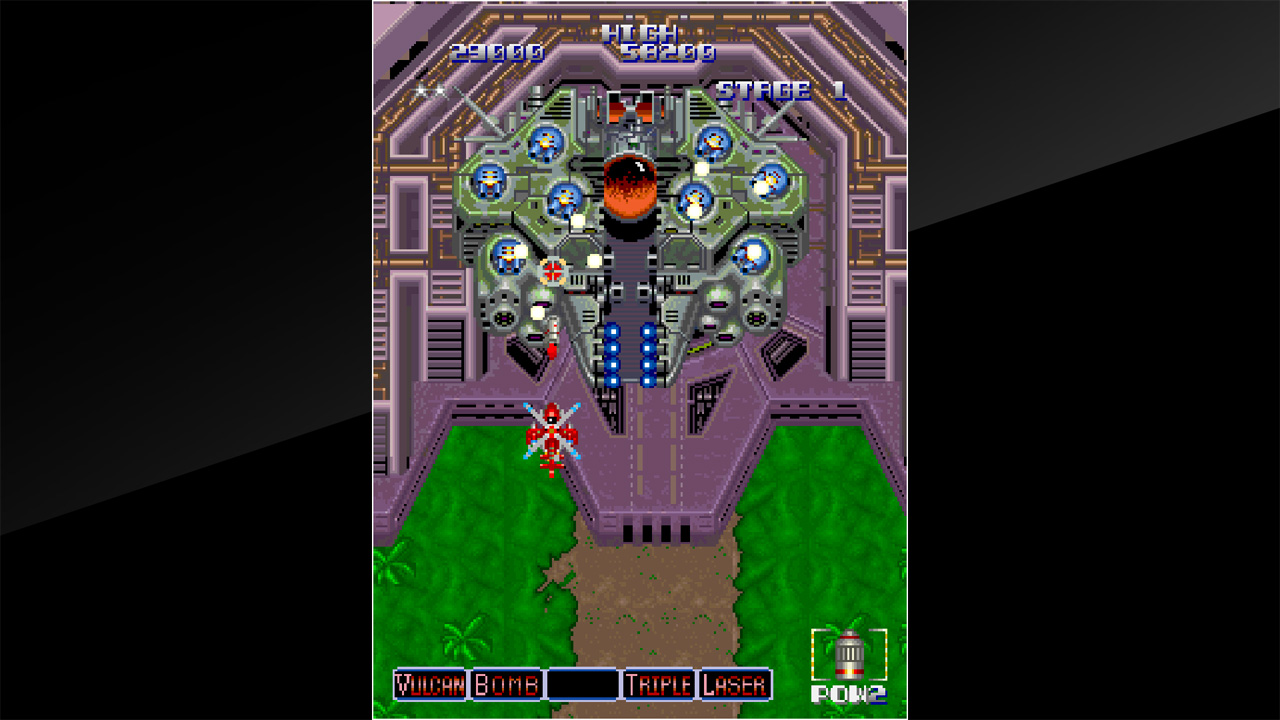Image resolution: width=1280 pixels, height=720 pixels.
Task: Select the player's red fighter ship
Action: click(550, 432)
